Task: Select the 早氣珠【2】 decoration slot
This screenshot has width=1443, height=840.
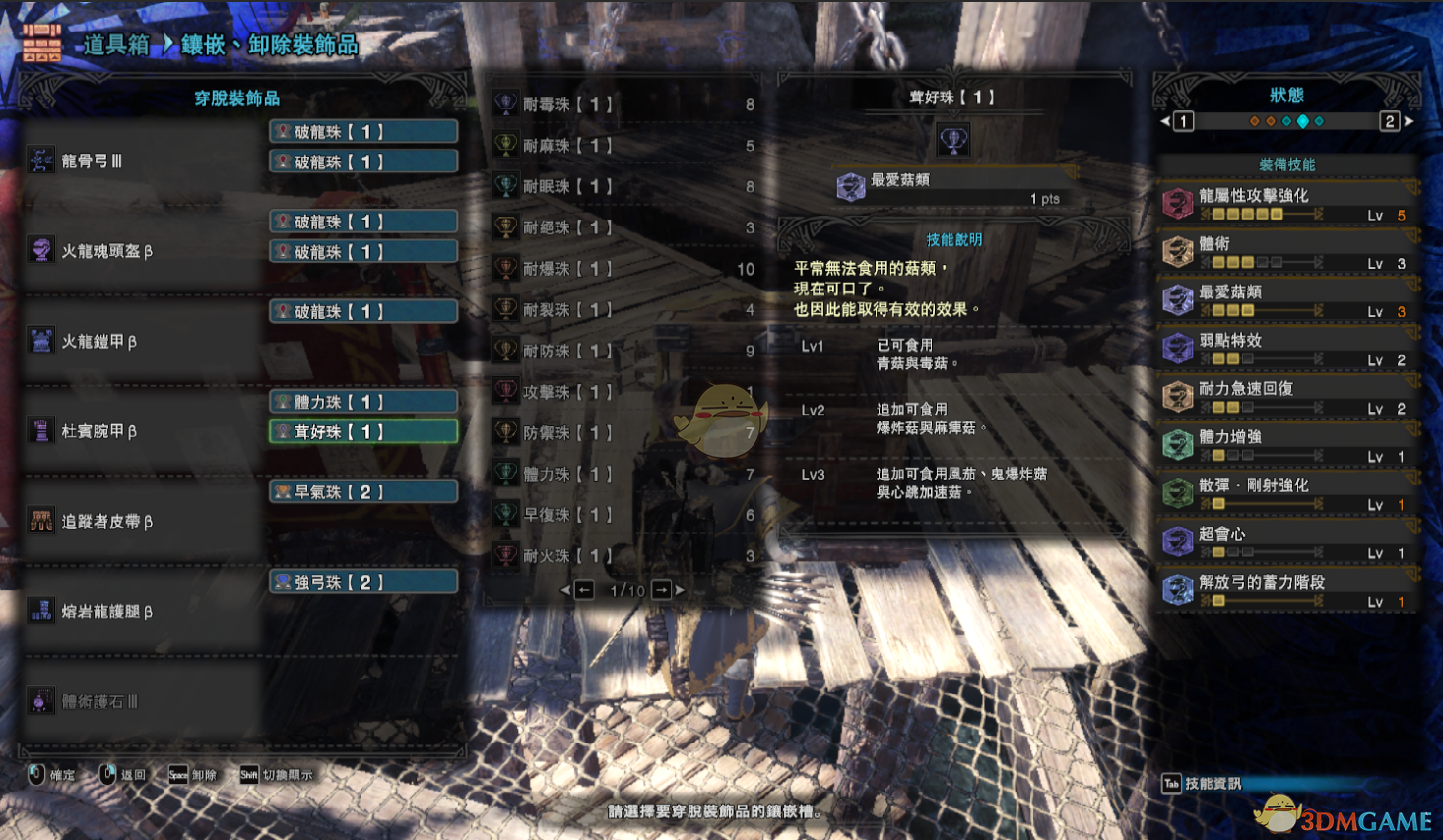Action: (363, 492)
